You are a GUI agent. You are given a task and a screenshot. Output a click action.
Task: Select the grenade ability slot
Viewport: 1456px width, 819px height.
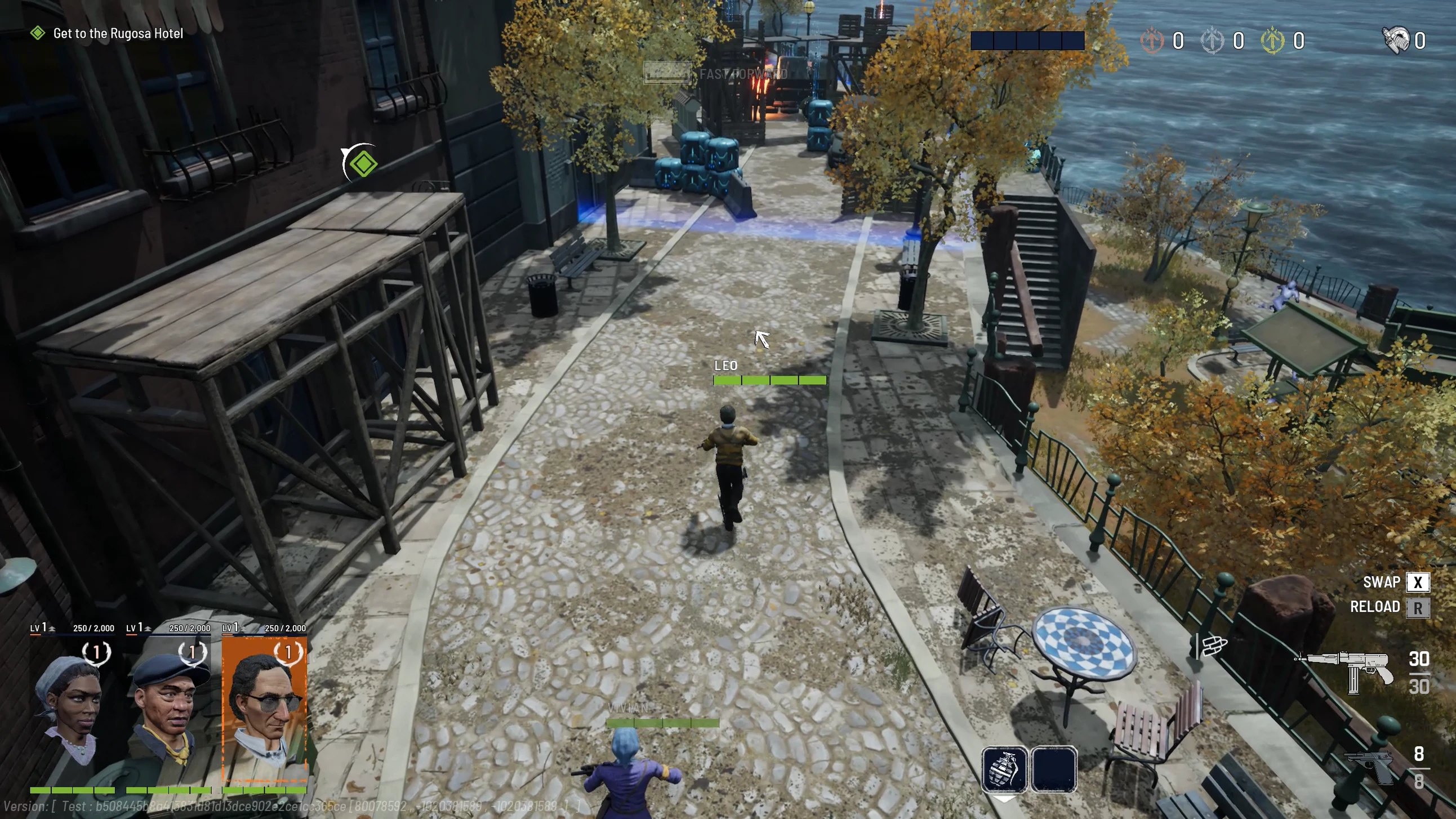pos(1004,769)
